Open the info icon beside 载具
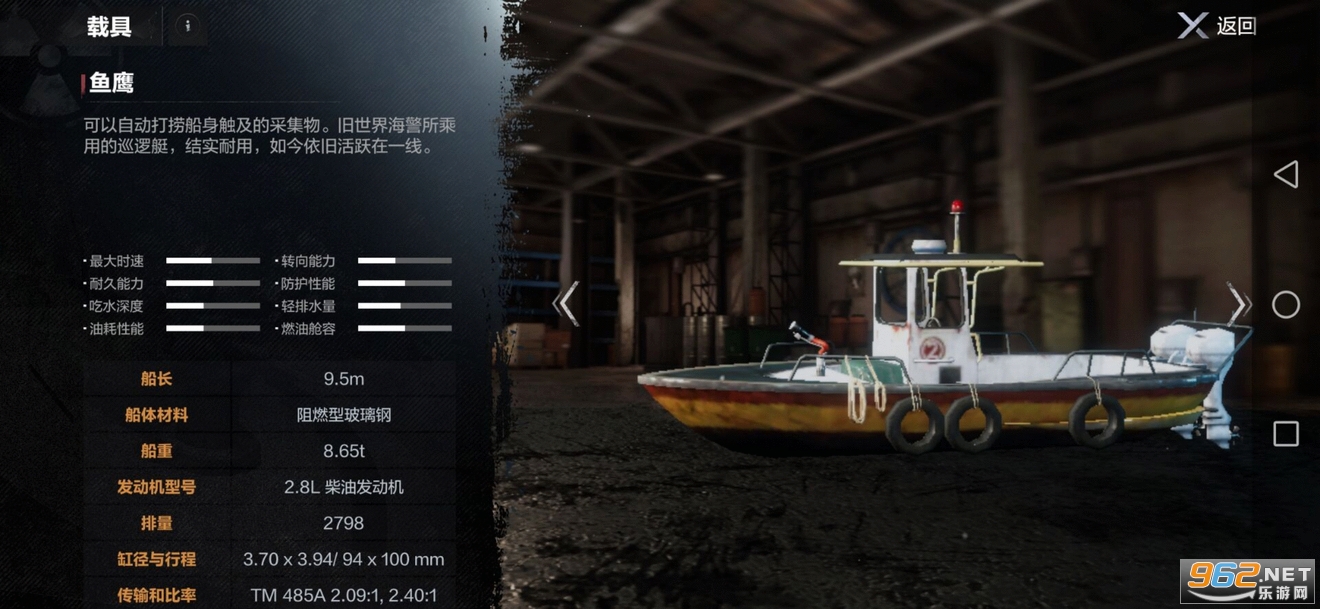The image size is (1320, 609). point(187,27)
